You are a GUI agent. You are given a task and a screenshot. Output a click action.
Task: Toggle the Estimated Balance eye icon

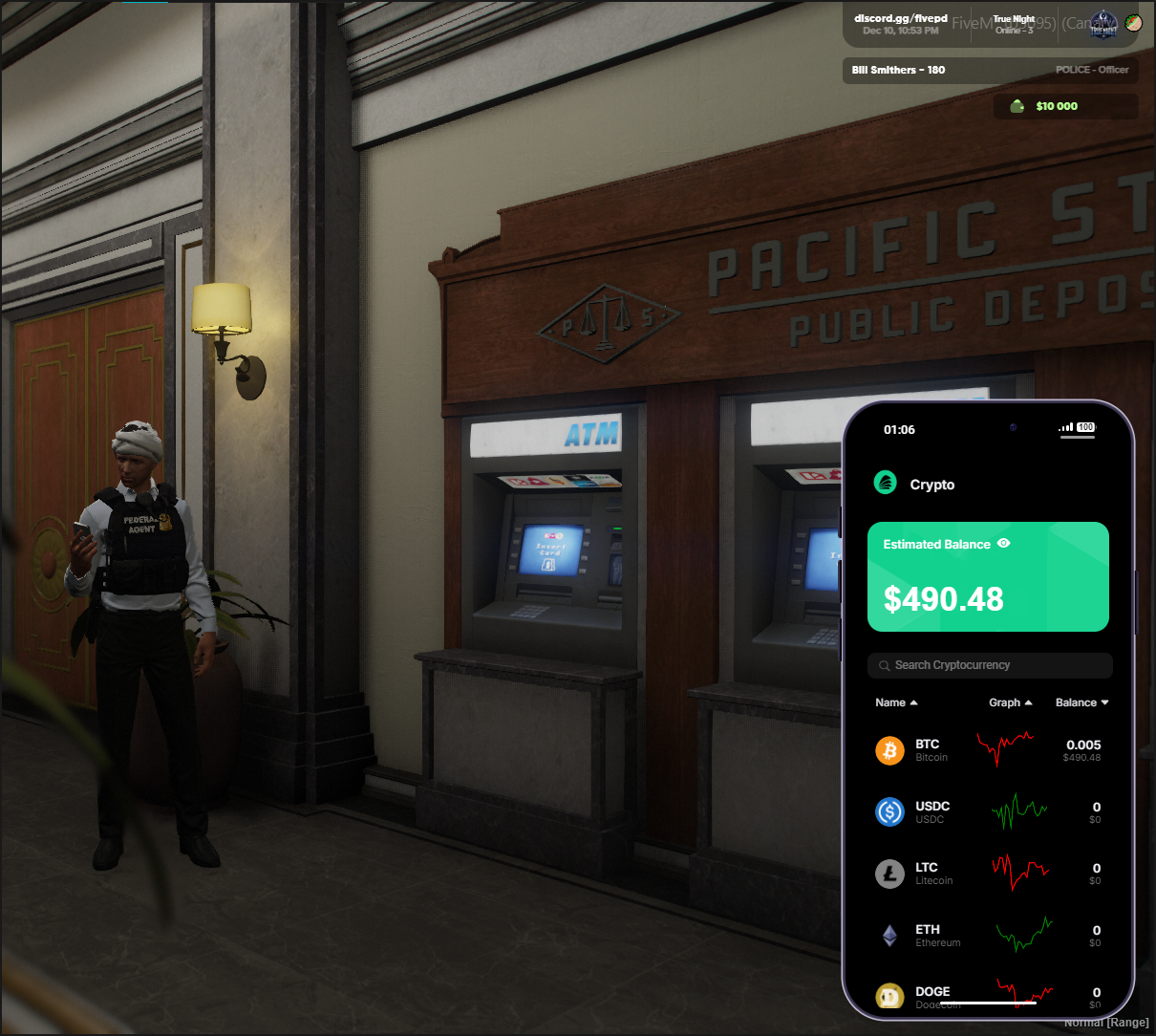click(1003, 543)
